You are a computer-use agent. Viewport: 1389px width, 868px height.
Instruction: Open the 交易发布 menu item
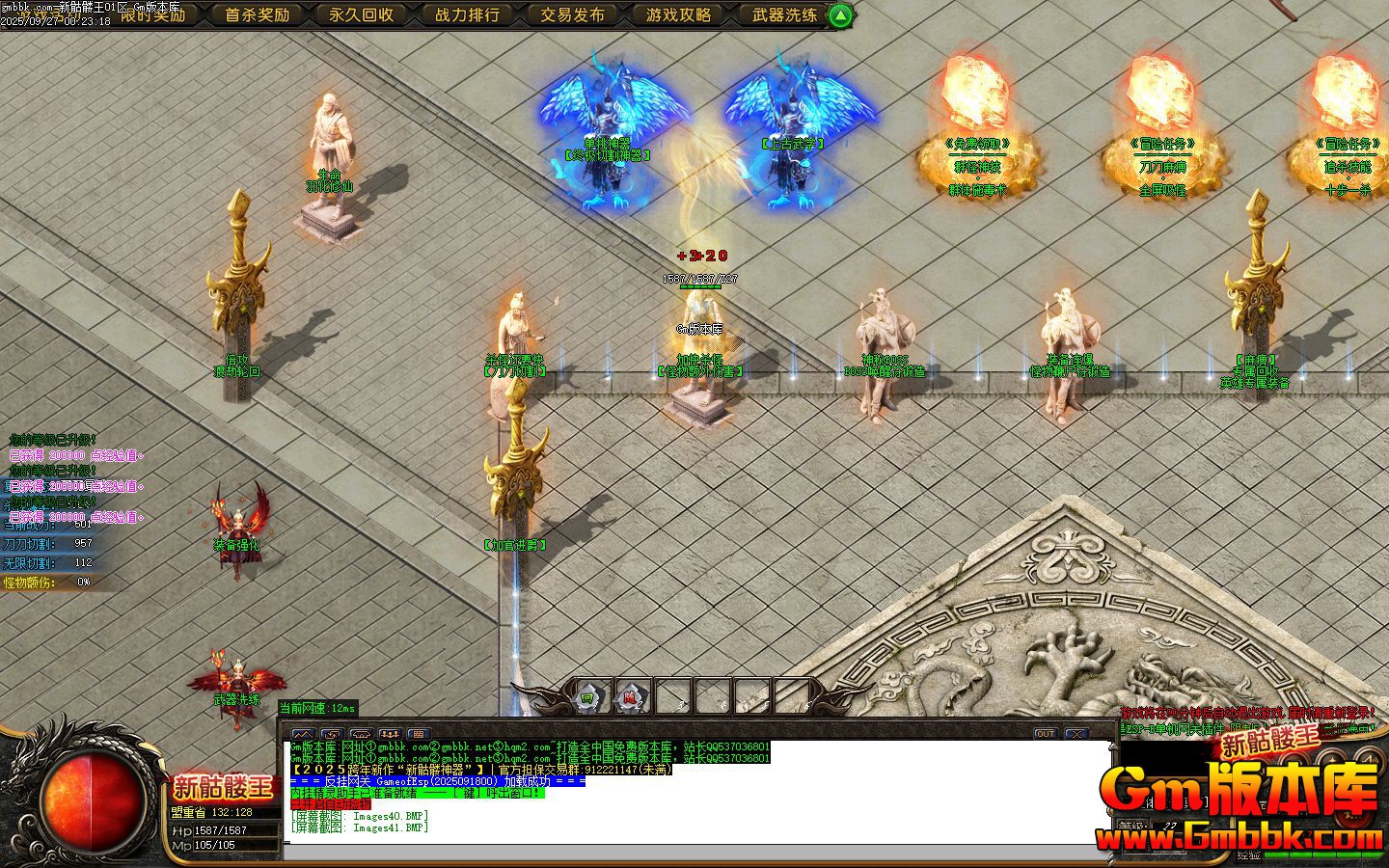572,15
